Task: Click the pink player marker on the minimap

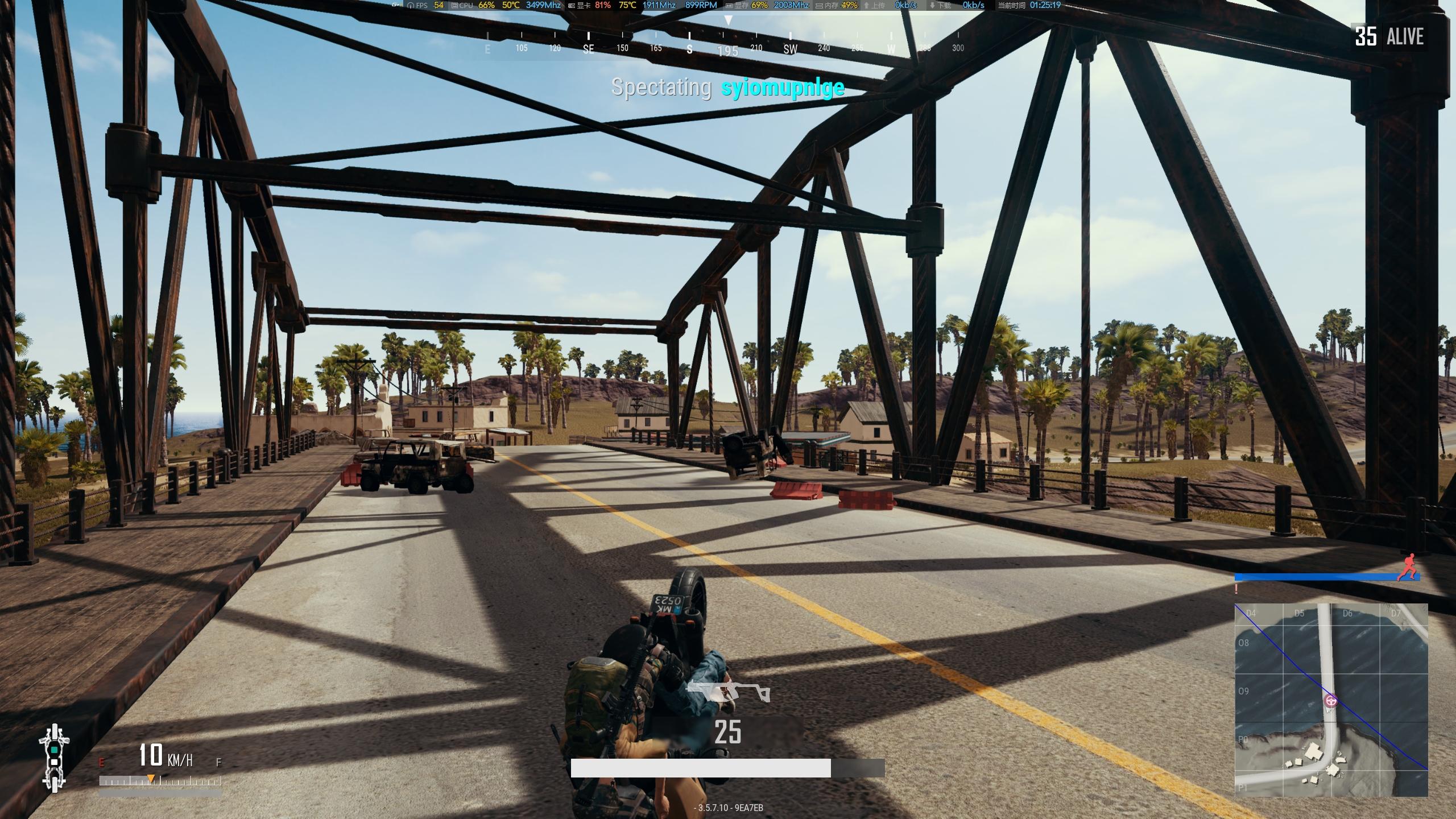Action: [x=1330, y=700]
